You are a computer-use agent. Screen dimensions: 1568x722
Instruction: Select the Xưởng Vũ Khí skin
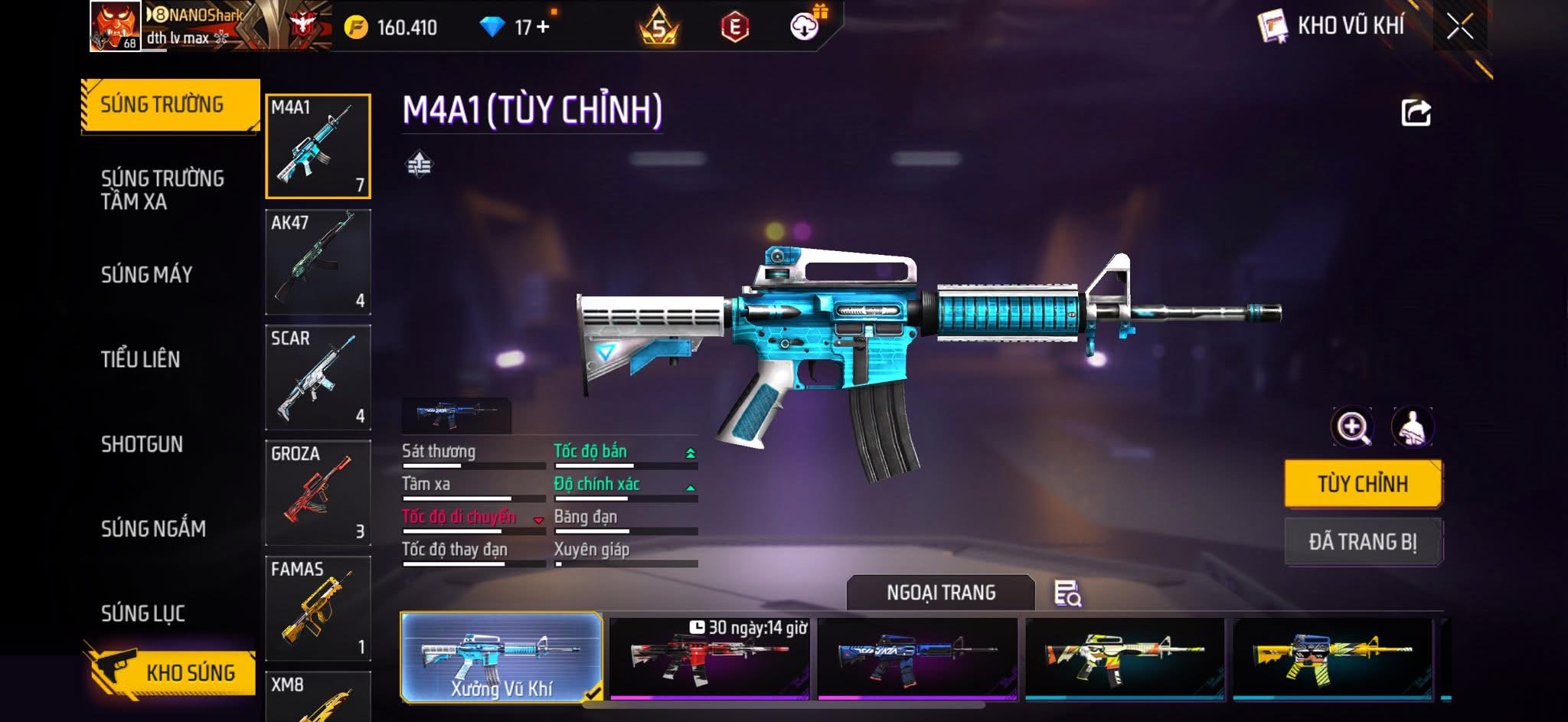click(x=501, y=658)
